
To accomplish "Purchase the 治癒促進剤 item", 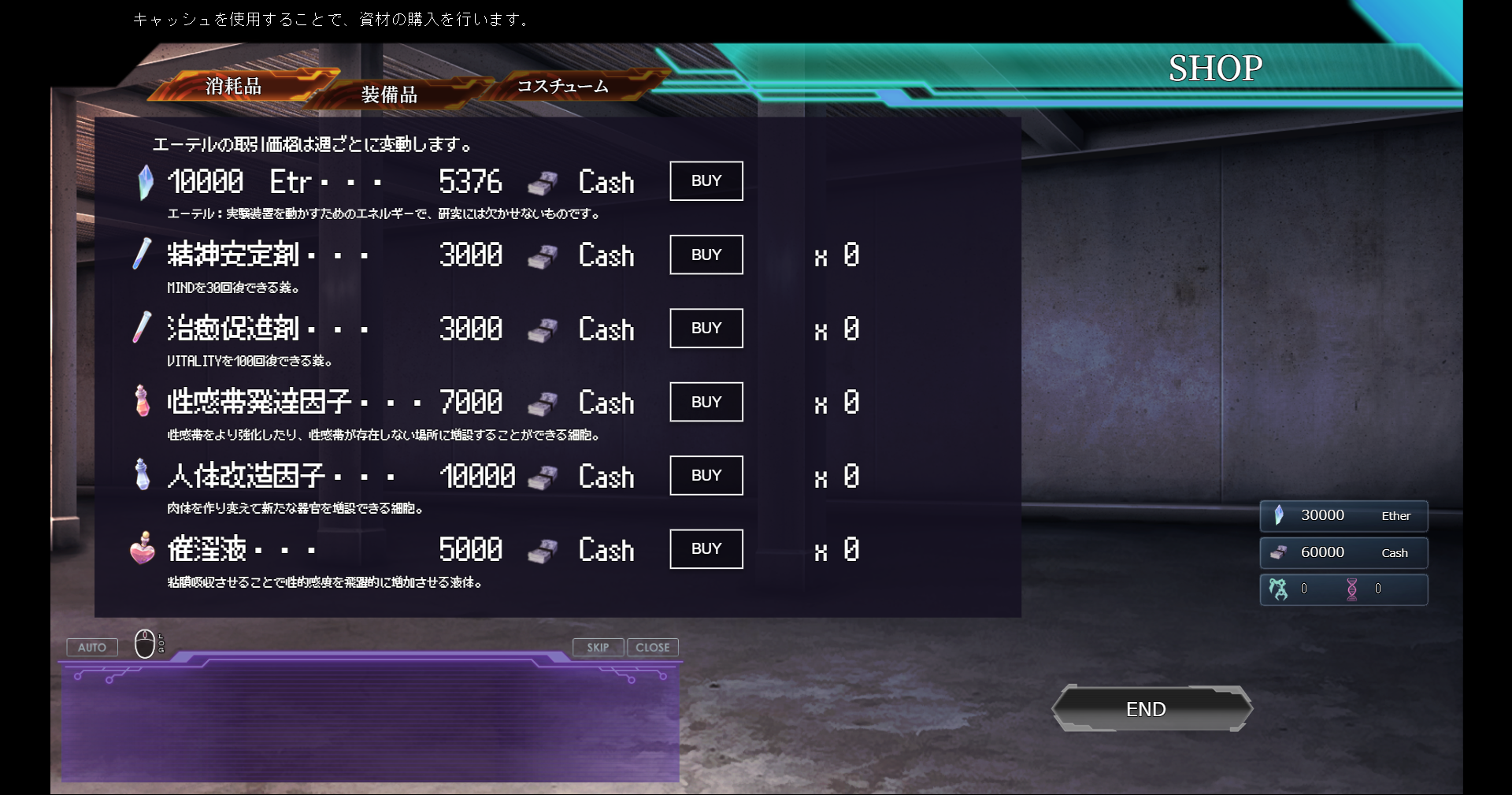I will [706, 329].
